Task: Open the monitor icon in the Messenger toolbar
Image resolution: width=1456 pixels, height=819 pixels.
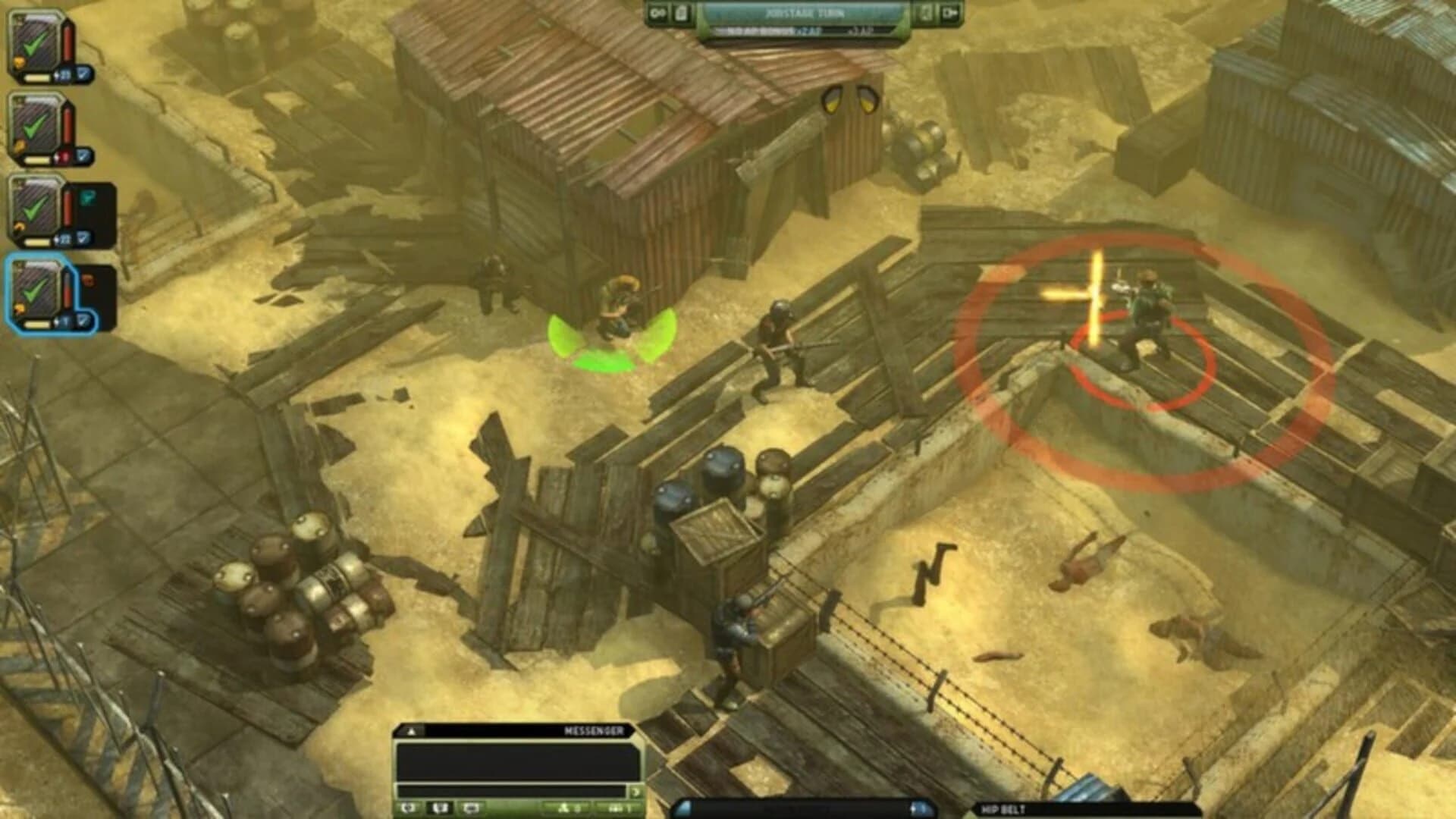Action: tap(470, 807)
